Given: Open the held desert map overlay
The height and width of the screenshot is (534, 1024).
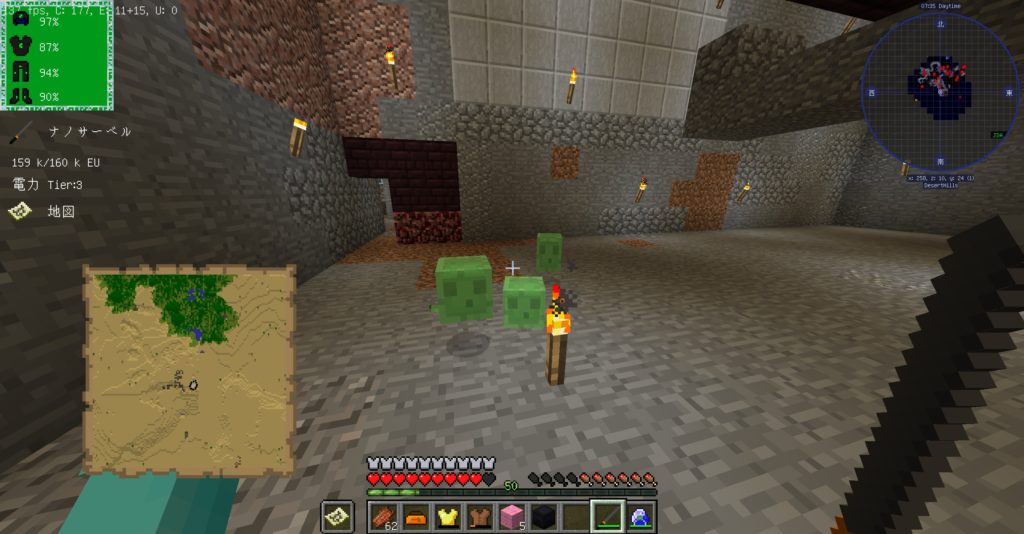Looking at the screenshot, I should click(189, 369).
